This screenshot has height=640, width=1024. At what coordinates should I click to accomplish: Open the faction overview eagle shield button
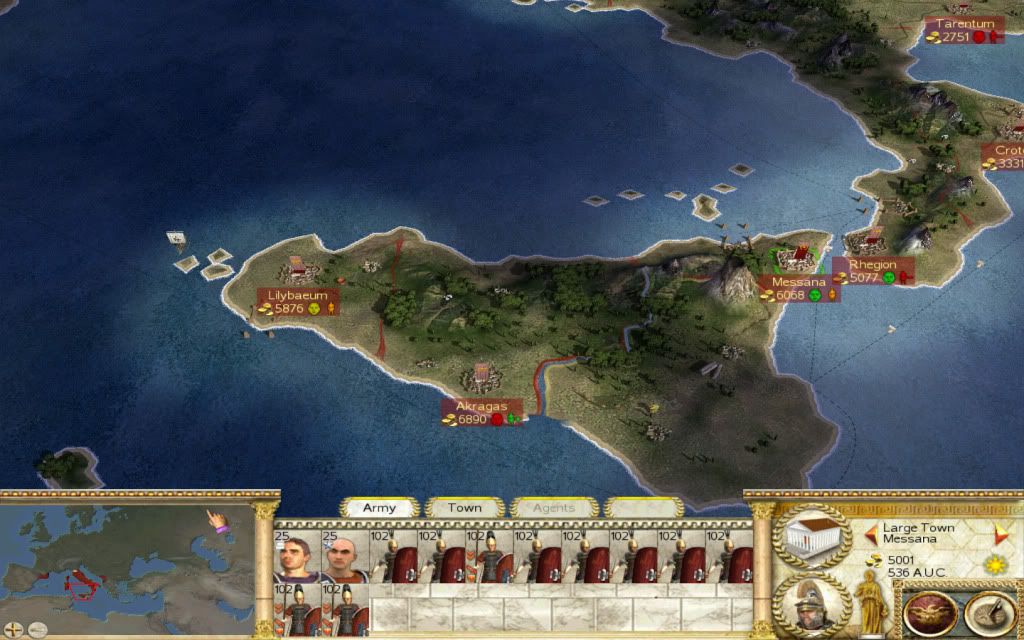tap(929, 614)
